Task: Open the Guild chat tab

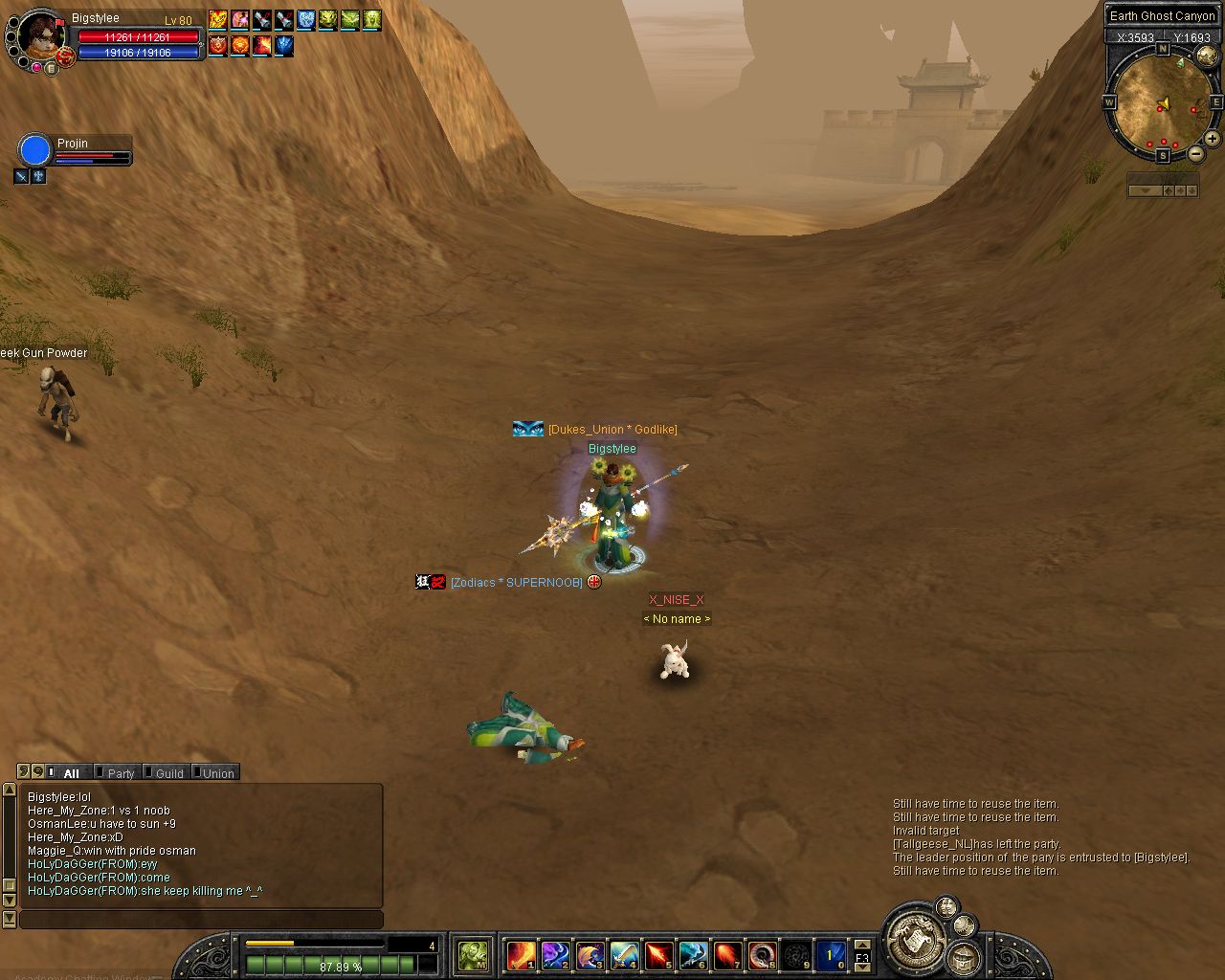Action: point(168,773)
